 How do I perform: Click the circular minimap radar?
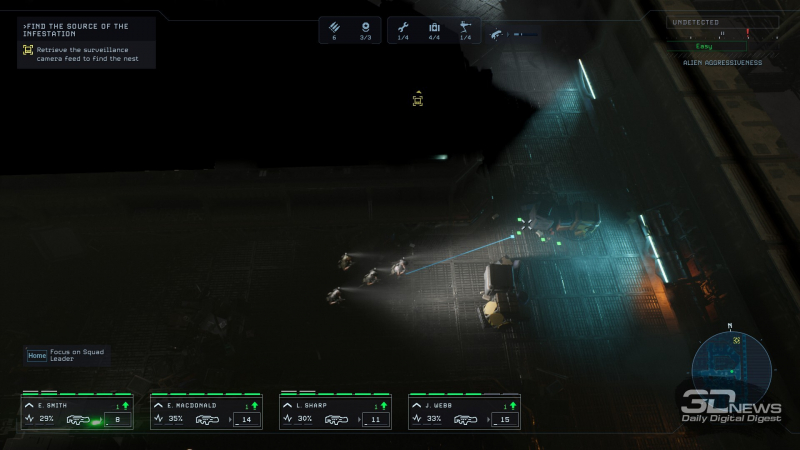(731, 362)
